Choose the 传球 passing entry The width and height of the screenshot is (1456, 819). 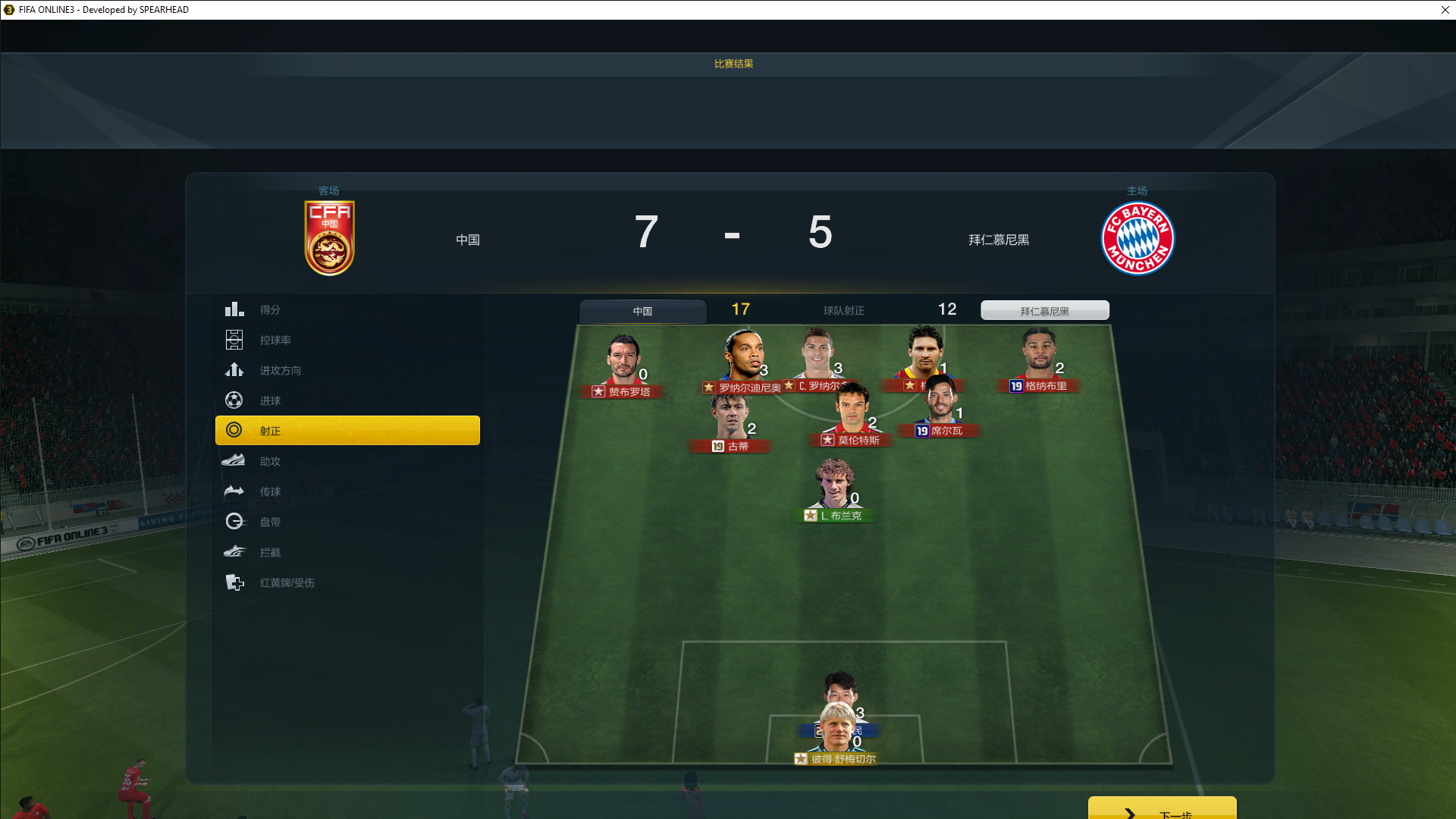(270, 491)
